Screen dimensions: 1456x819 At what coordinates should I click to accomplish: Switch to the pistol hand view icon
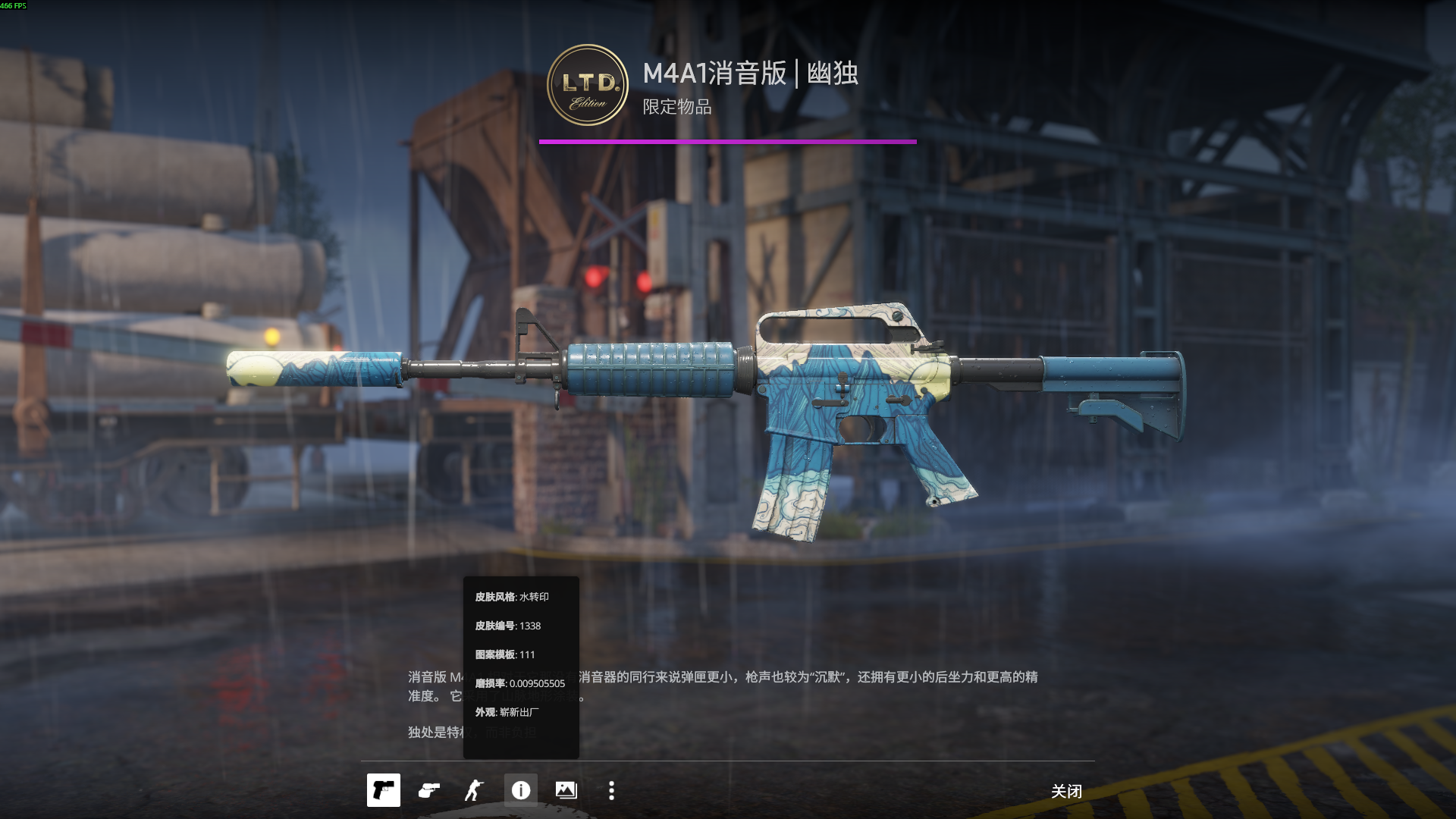[x=429, y=790]
